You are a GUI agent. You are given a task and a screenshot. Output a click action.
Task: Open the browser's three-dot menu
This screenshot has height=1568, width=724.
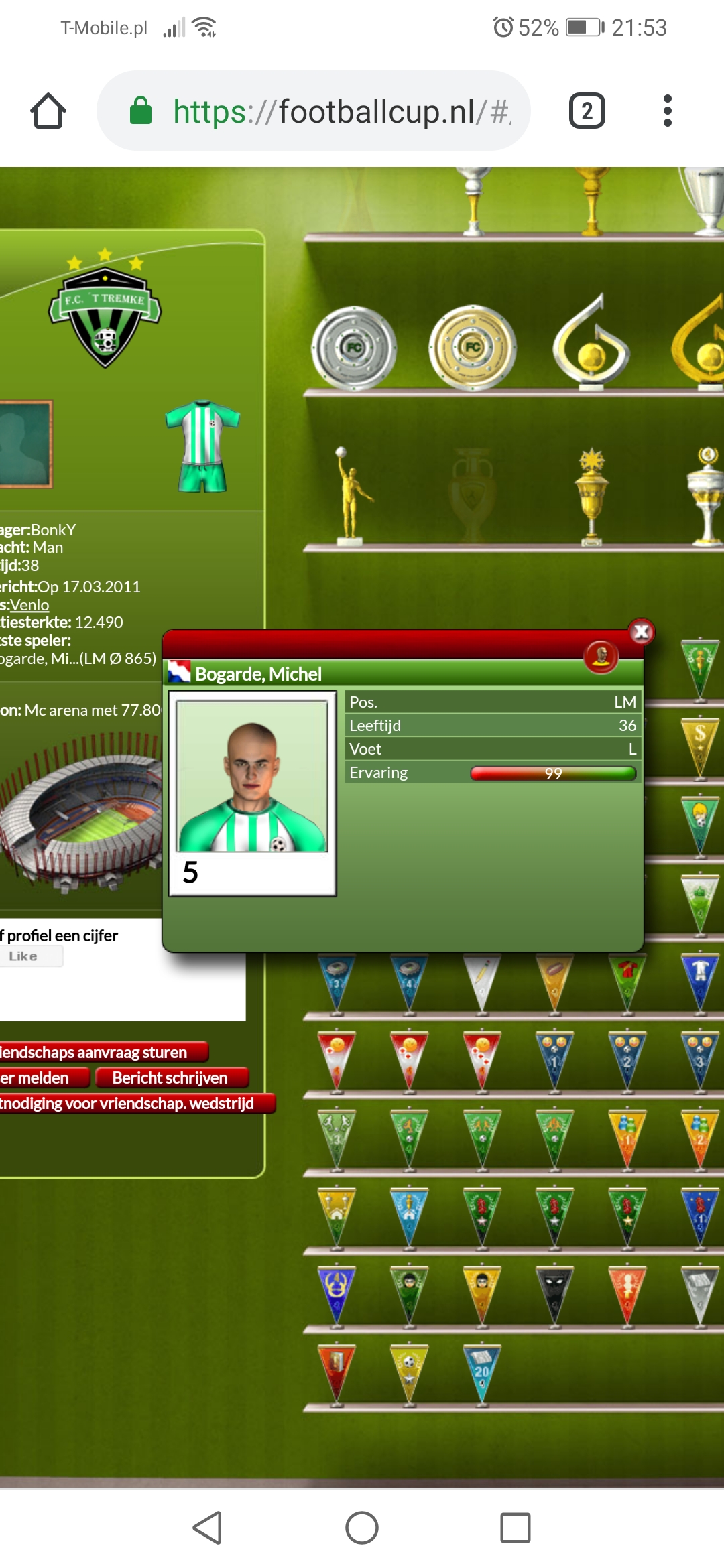[x=667, y=111]
